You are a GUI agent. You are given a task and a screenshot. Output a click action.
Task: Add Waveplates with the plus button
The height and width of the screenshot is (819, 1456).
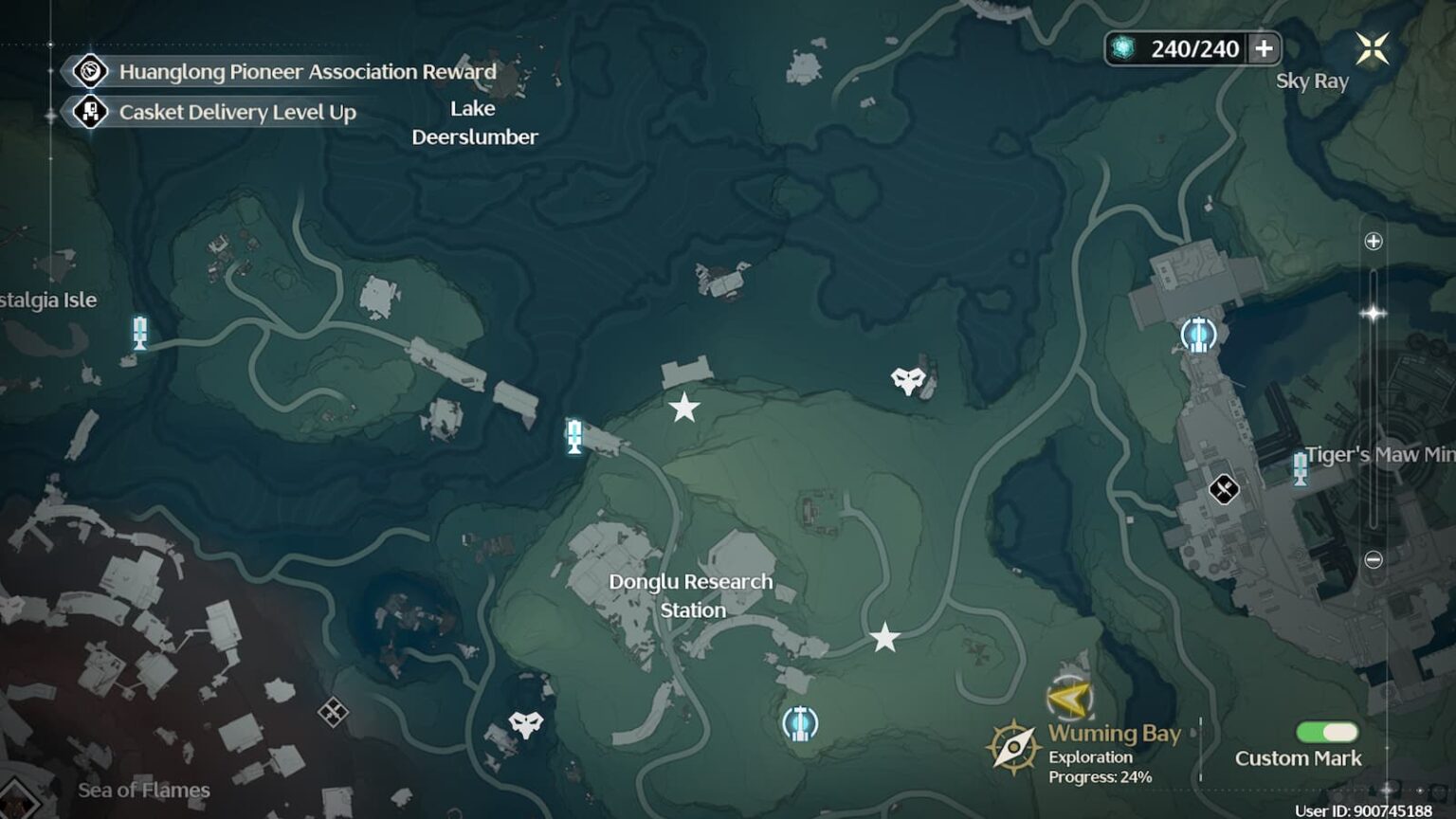(x=1264, y=48)
